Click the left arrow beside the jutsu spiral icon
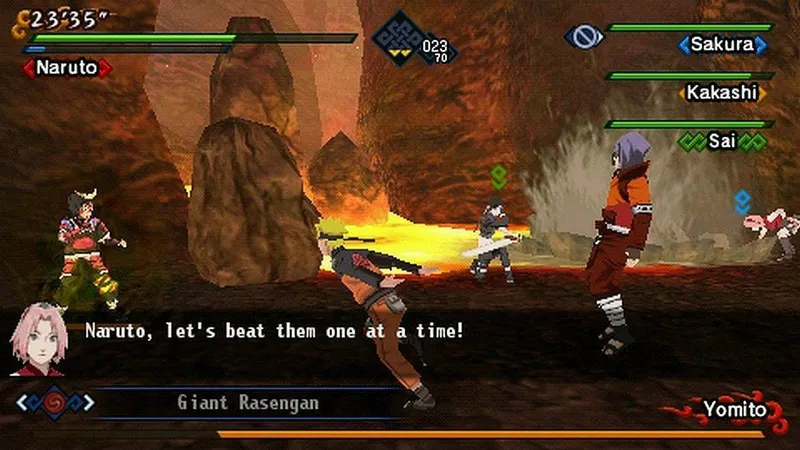 click(x=22, y=403)
